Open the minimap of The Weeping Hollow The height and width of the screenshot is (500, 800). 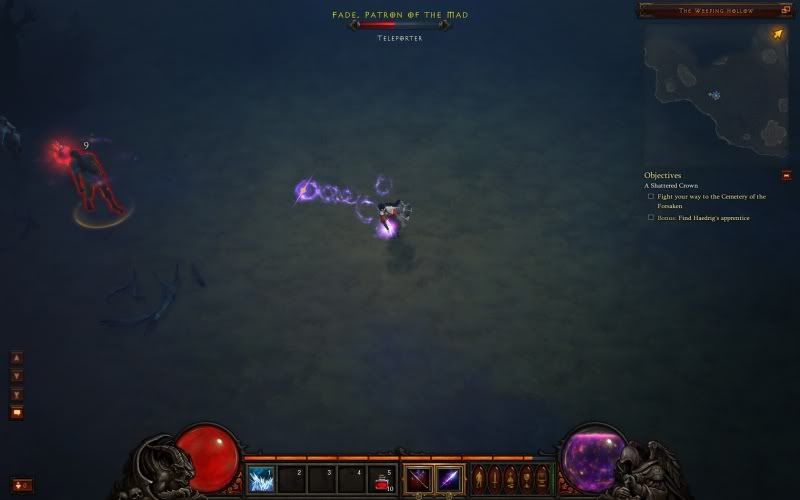(x=715, y=90)
